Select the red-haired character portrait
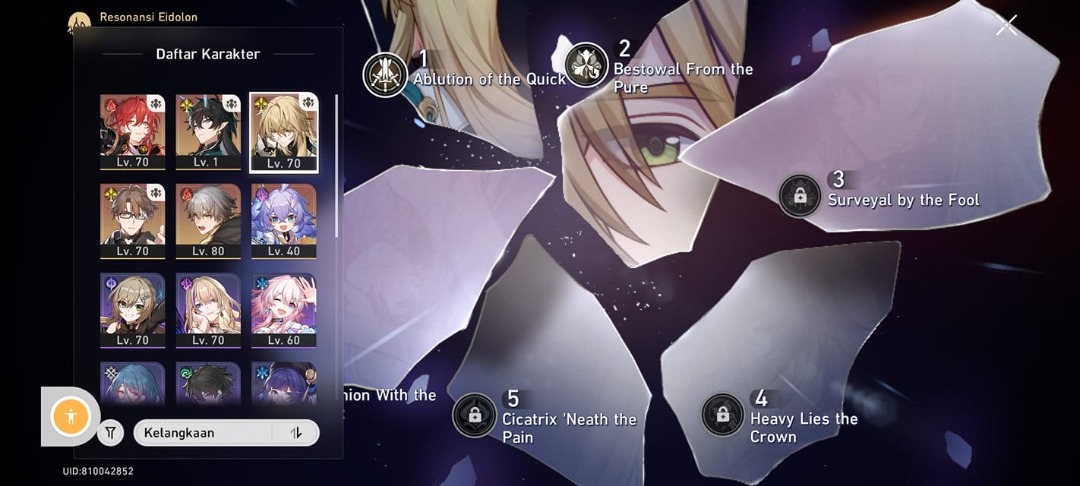This screenshot has width=1080, height=486. pos(132,132)
